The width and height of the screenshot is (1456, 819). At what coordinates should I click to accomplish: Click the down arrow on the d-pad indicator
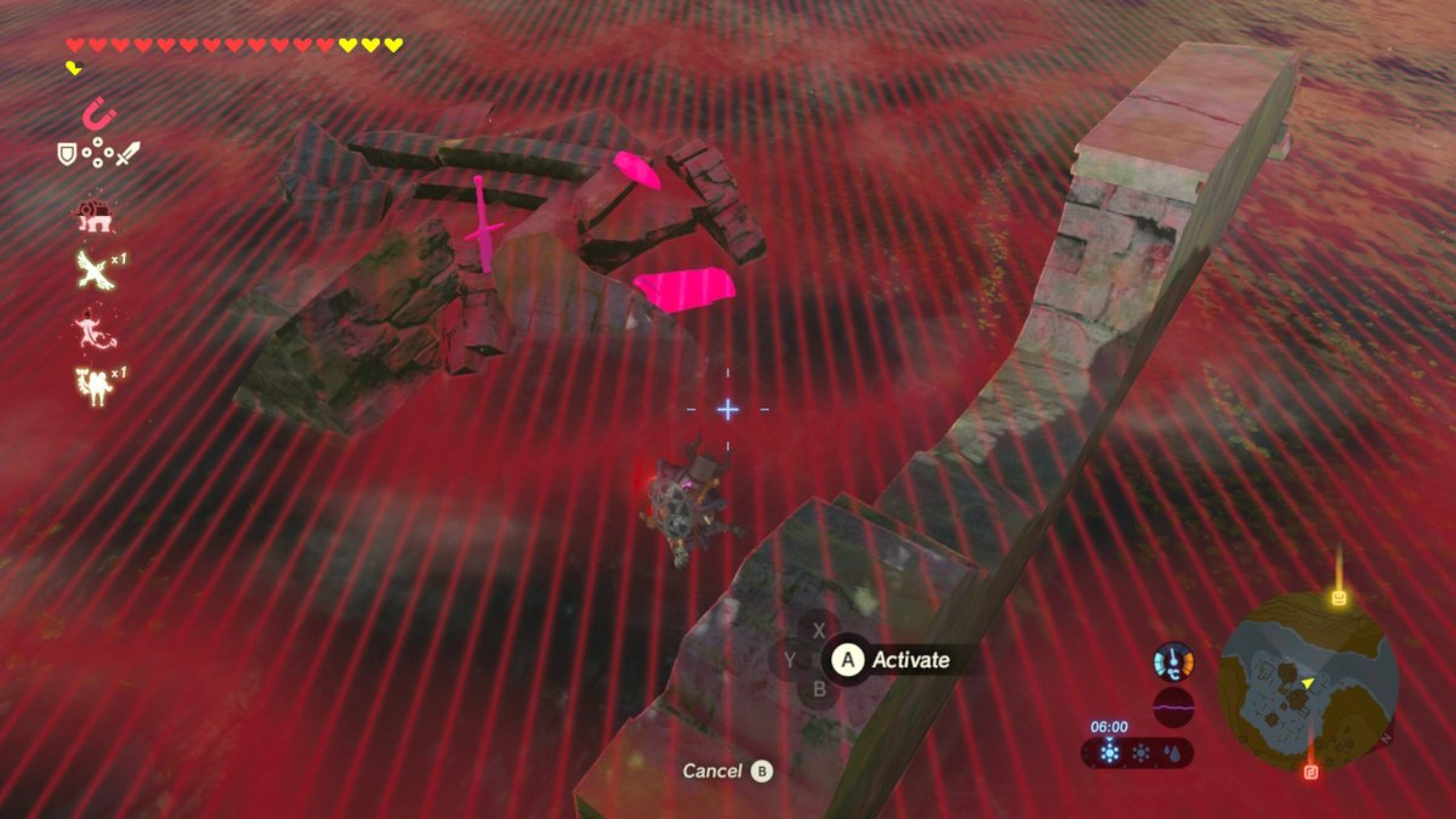(98, 164)
